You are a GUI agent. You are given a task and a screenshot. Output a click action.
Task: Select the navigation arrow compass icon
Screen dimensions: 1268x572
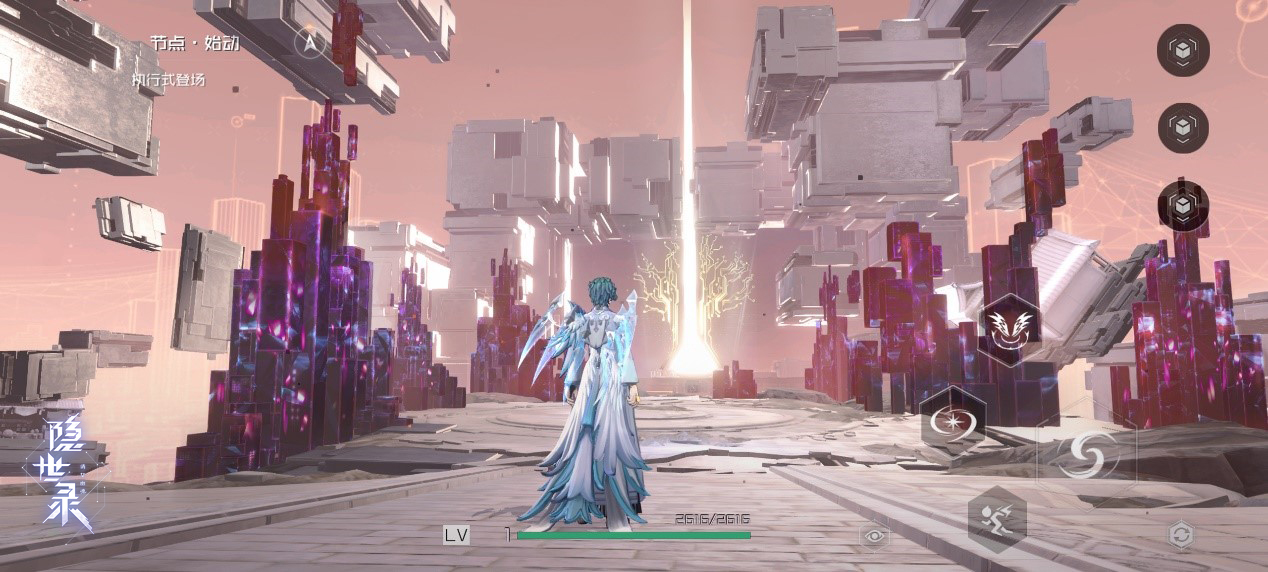coord(310,42)
